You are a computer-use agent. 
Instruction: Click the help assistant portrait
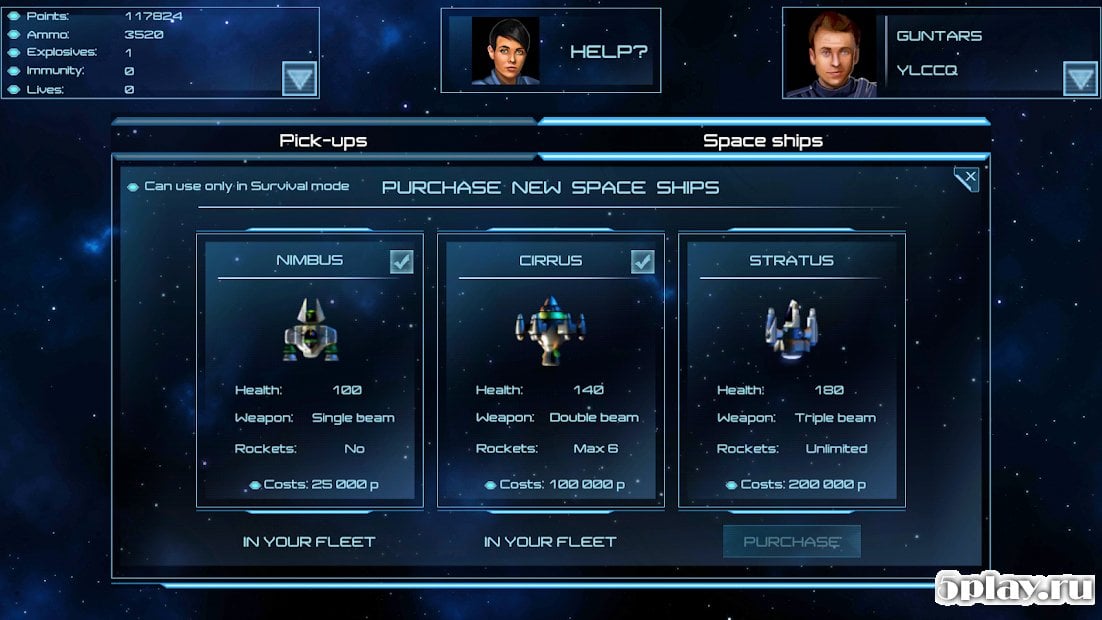coord(505,51)
